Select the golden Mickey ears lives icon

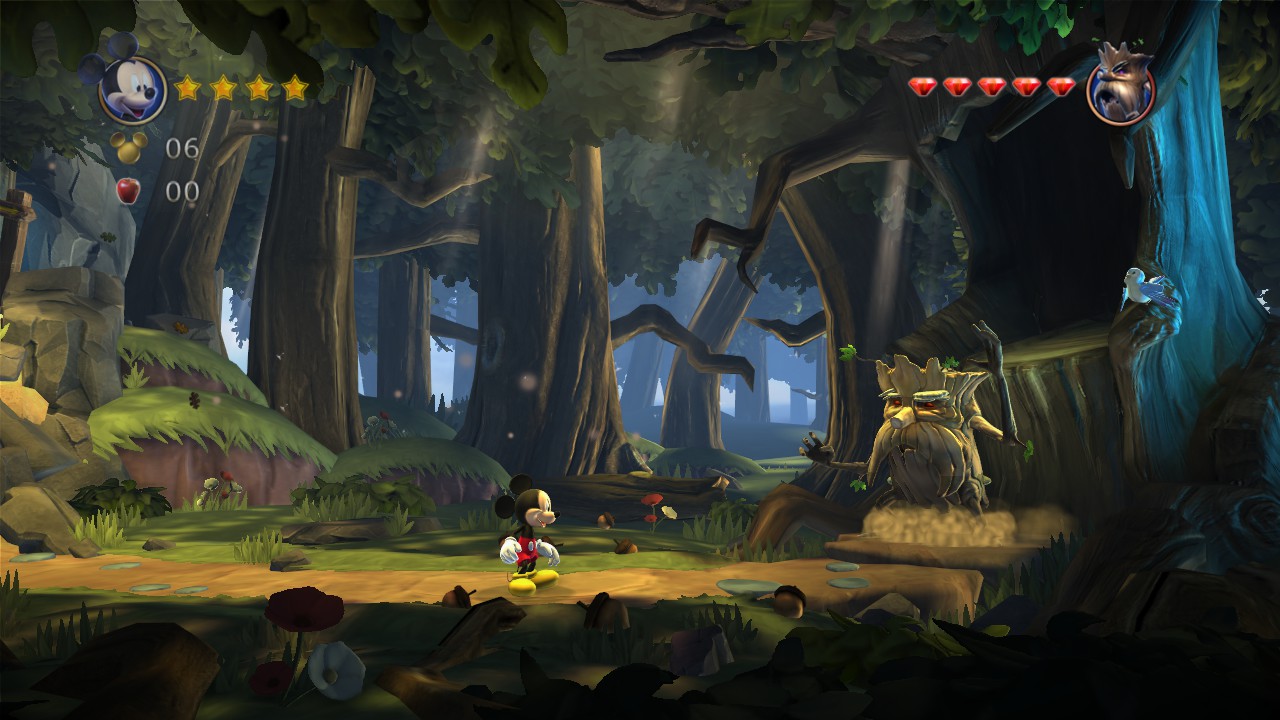[129, 147]
